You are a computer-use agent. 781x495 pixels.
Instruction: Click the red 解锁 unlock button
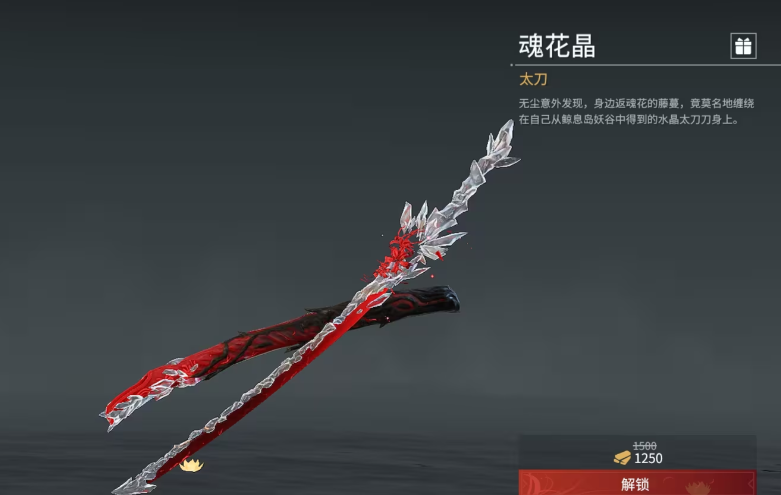click(x=637, y=484)
